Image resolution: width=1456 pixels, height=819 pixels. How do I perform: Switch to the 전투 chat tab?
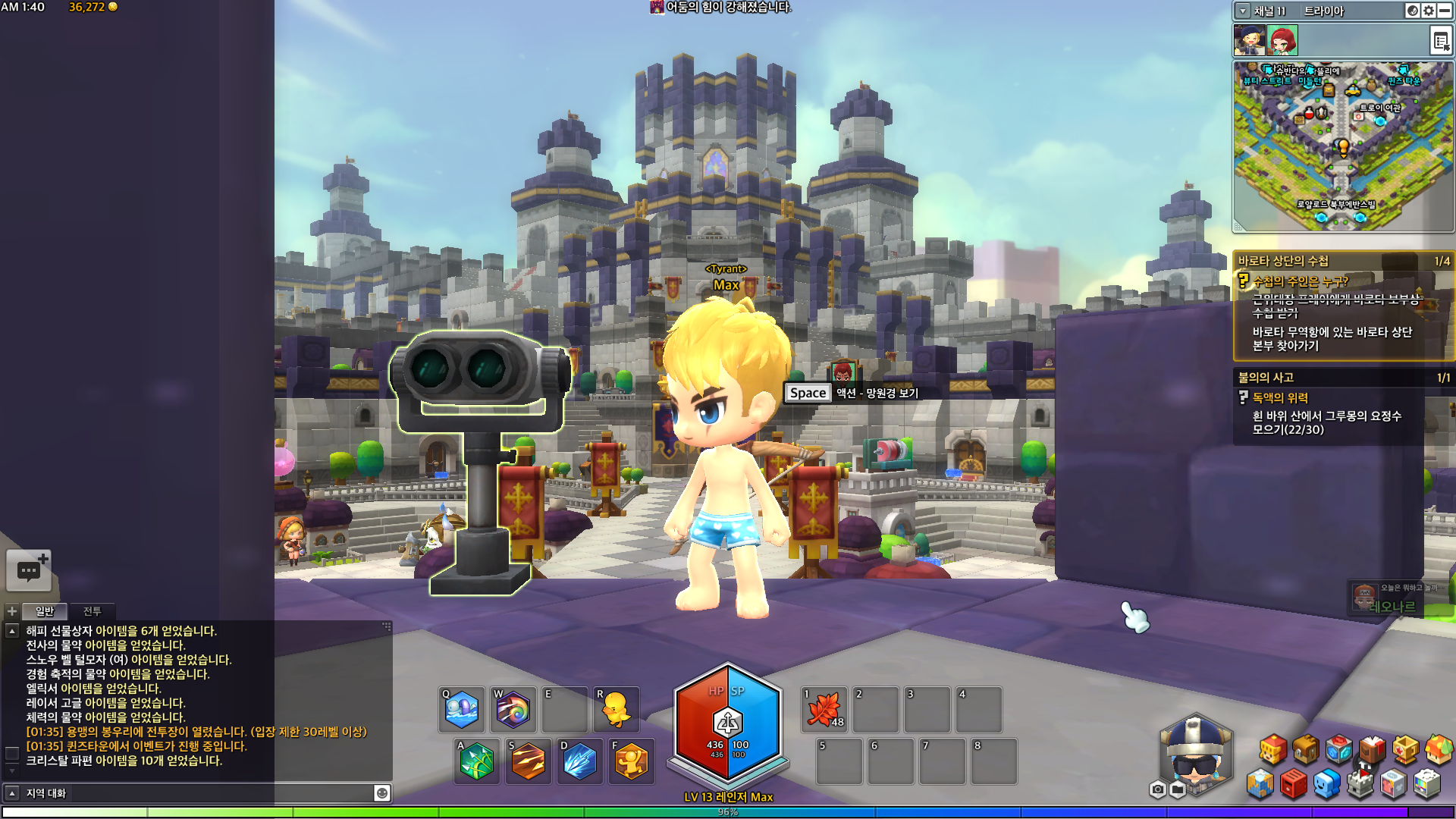[x=92, y=611]
